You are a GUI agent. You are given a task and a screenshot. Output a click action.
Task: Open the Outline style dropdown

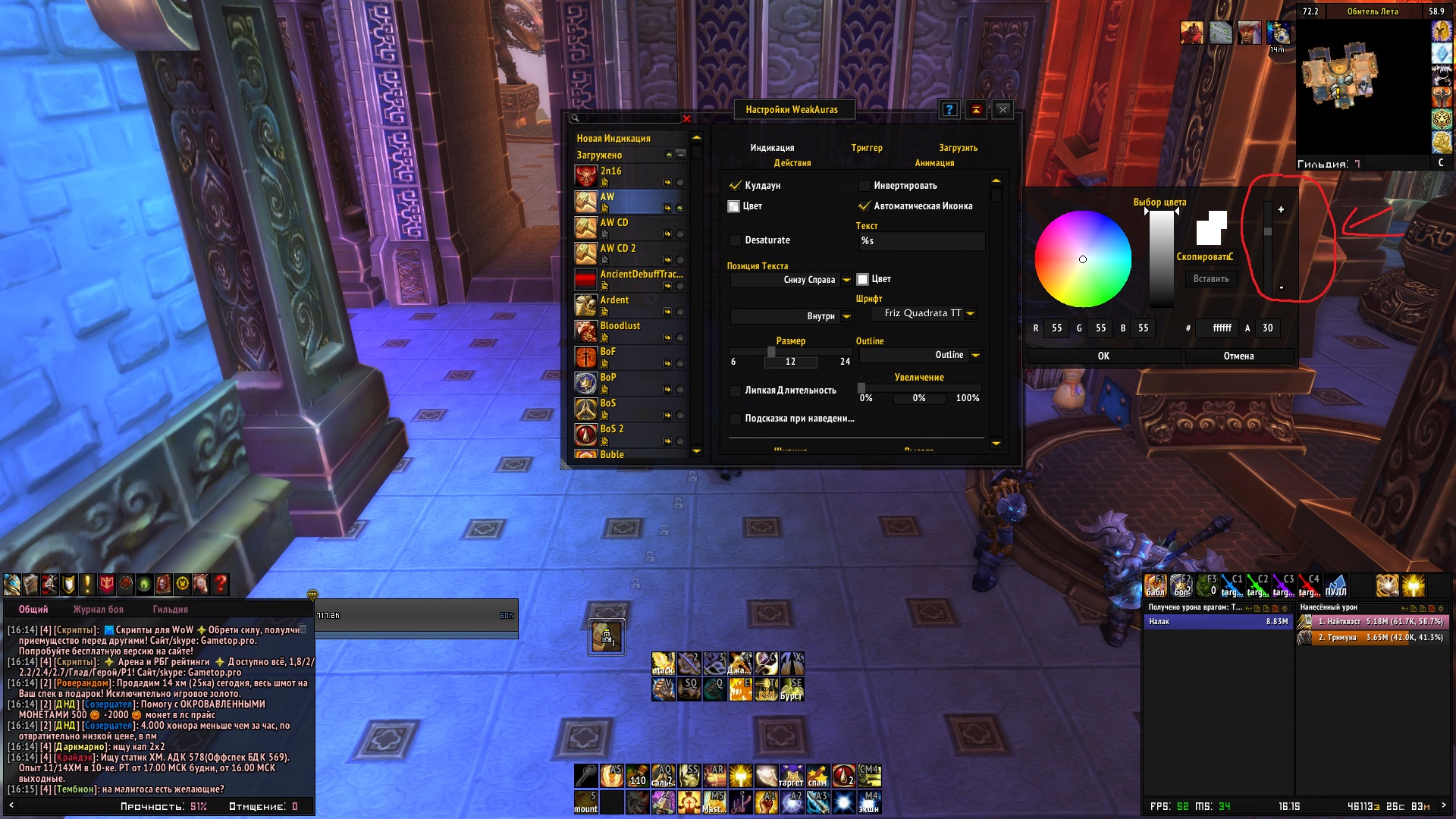point(975,356)
